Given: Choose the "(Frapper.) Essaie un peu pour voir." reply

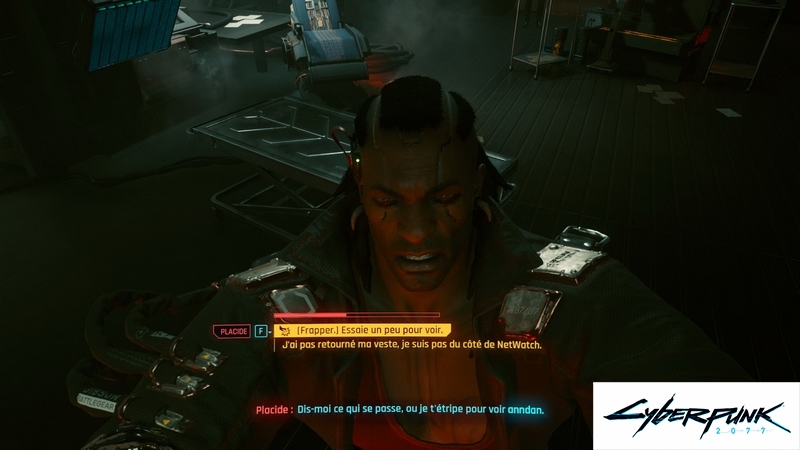Looking at the screenshot, I should point(366,330).
